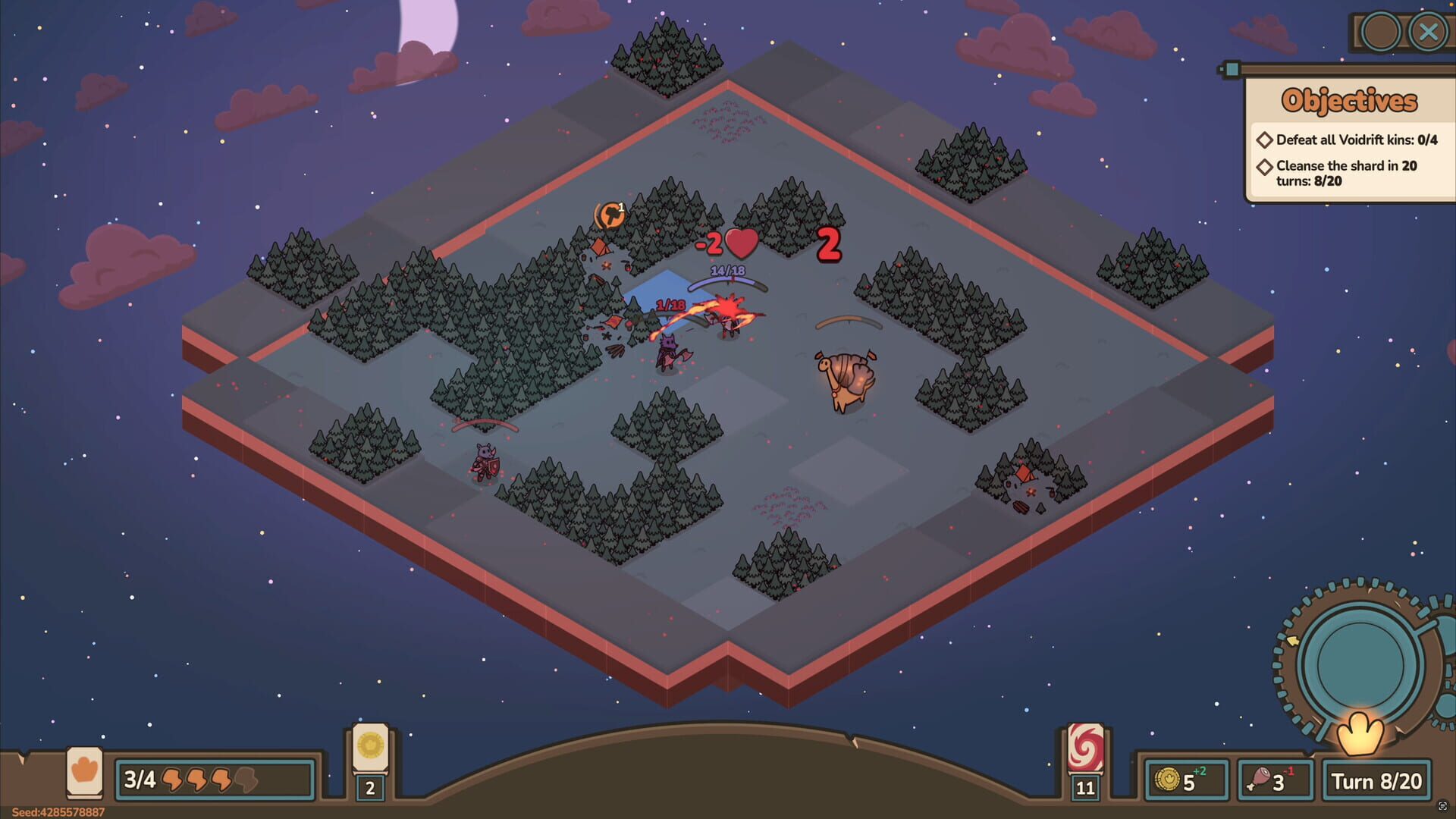Check the Cleanse the shard diamond

pos(1263,167)
